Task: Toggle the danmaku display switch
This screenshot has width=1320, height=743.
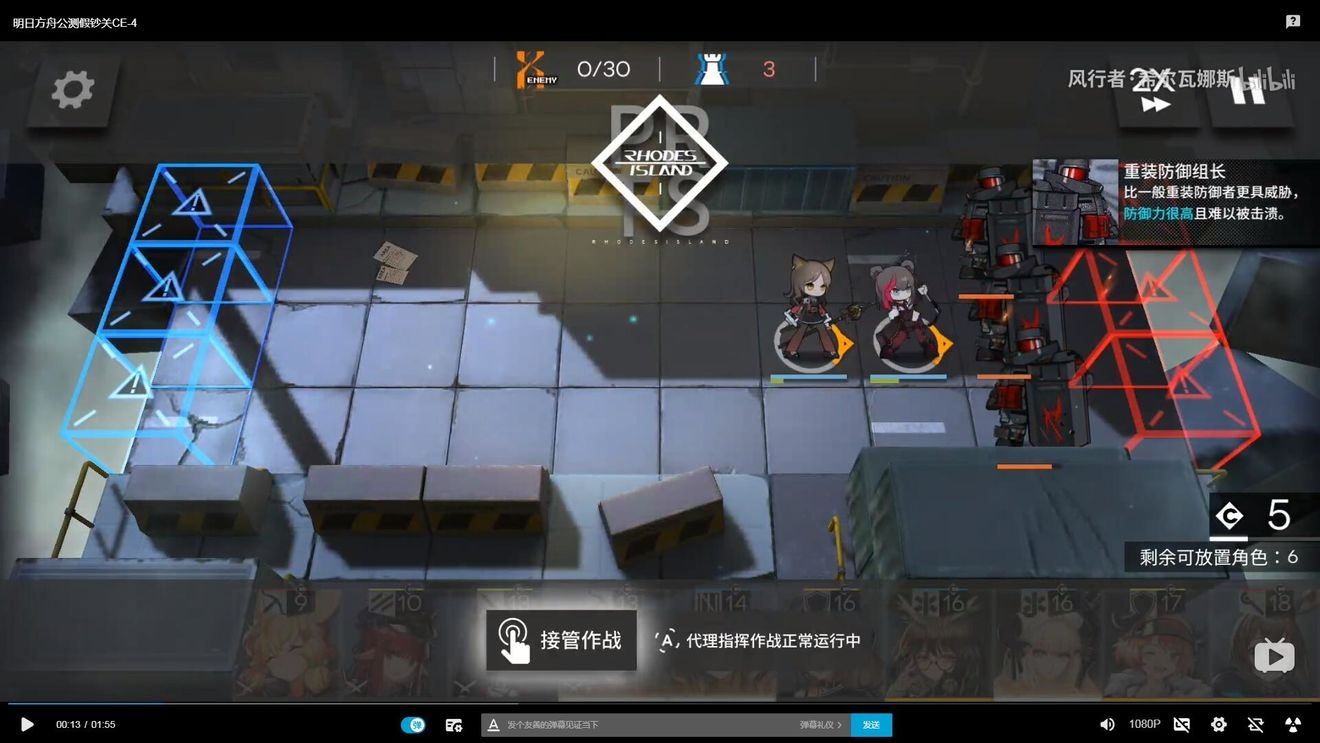Action: pos(413,725)
